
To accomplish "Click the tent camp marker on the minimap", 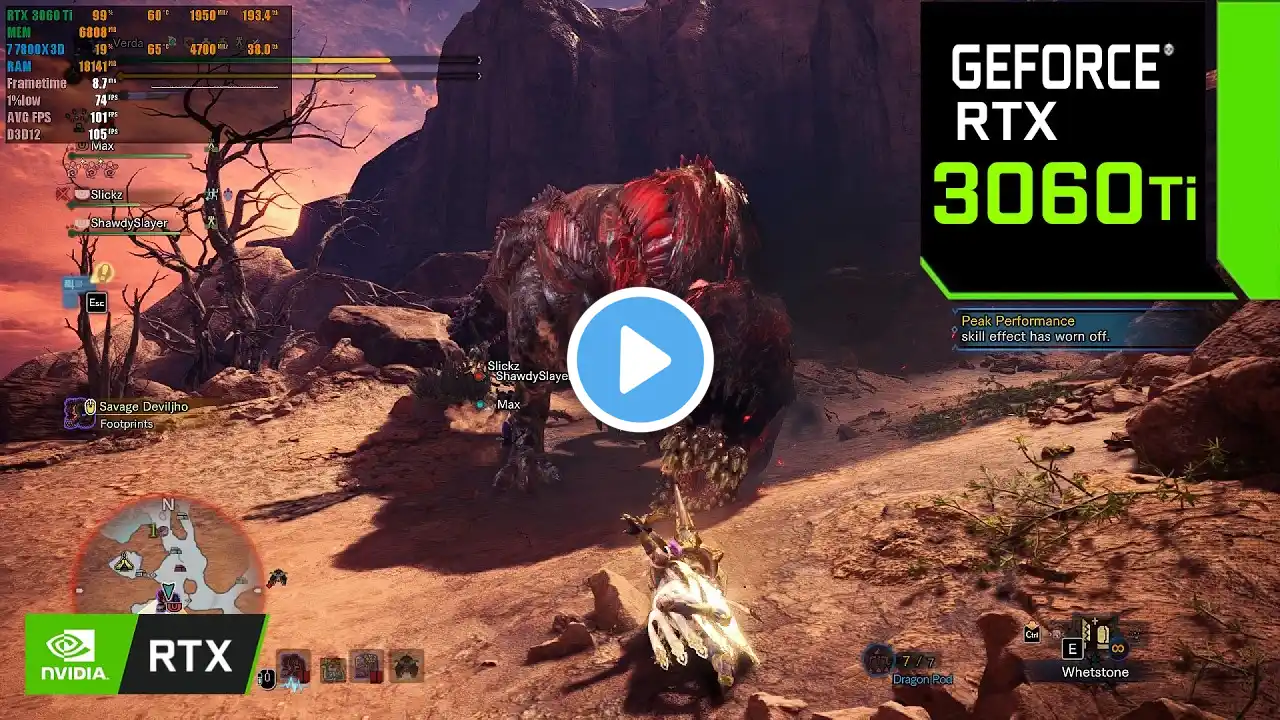I will 125,564.
